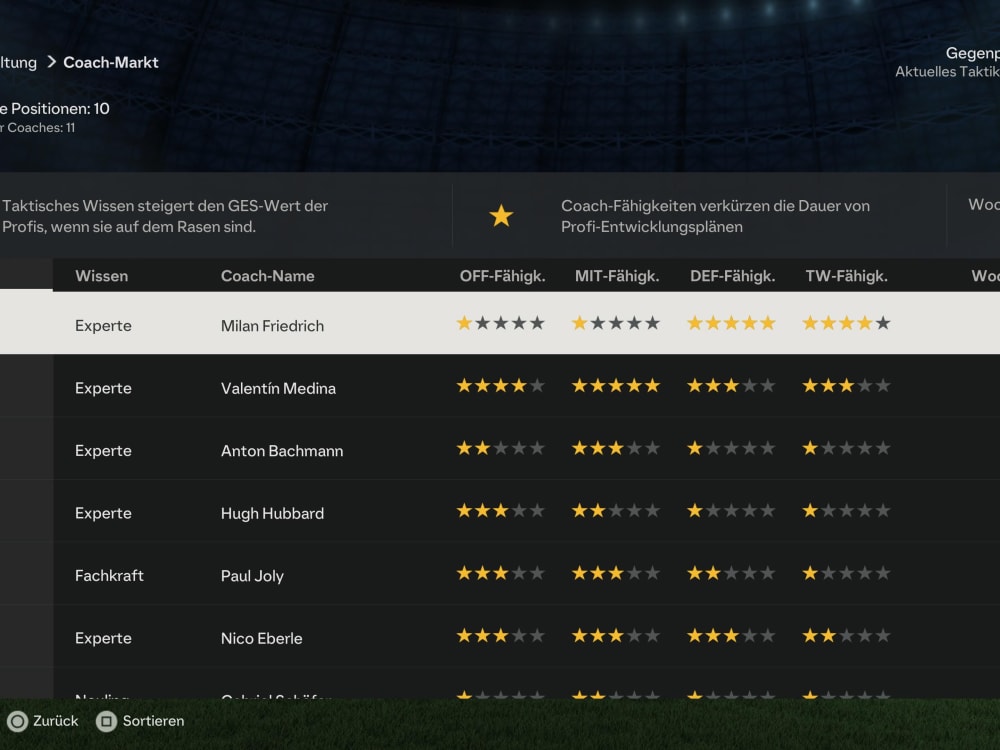This screenshot has width=1000, height=750.
Task: Select Hugh Hubbard coach entry
Action: (x=272, y=513)
